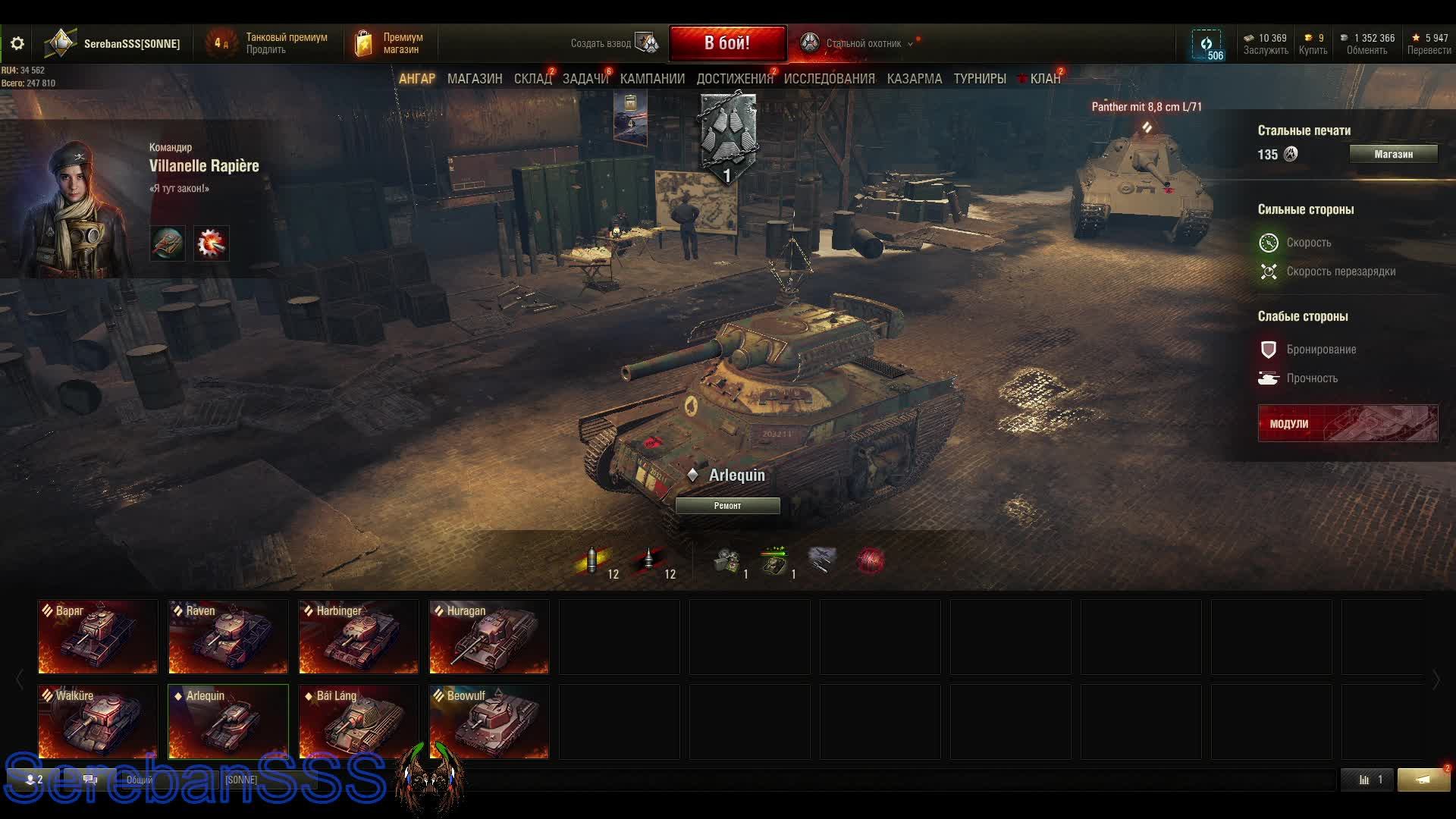This screenshot has height=819, width=1456.
Task: Show the КАЗАРМА tab
Action: pyautogui.click(x=914, y=79)
